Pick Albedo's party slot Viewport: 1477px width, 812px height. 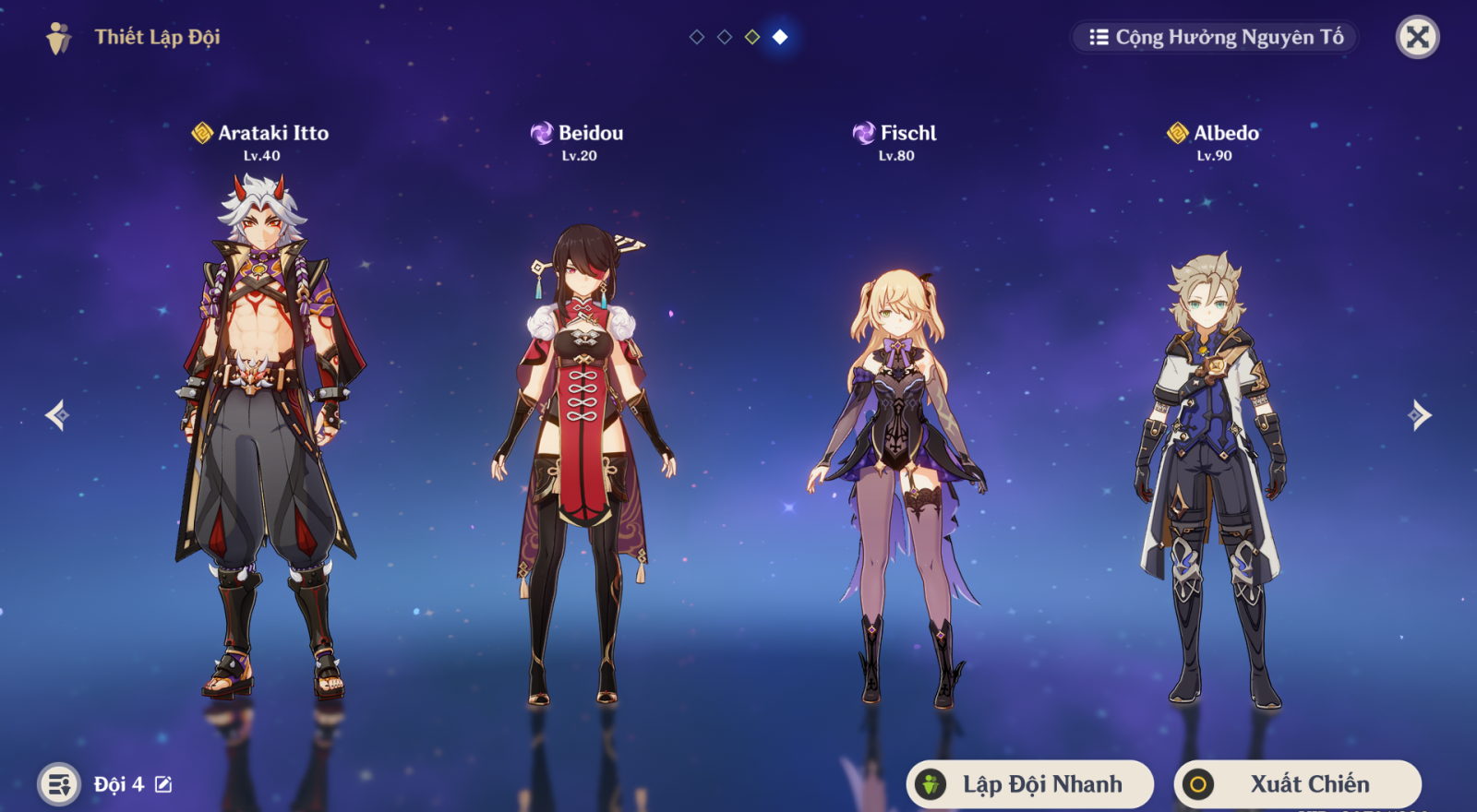click(1213, 461)
